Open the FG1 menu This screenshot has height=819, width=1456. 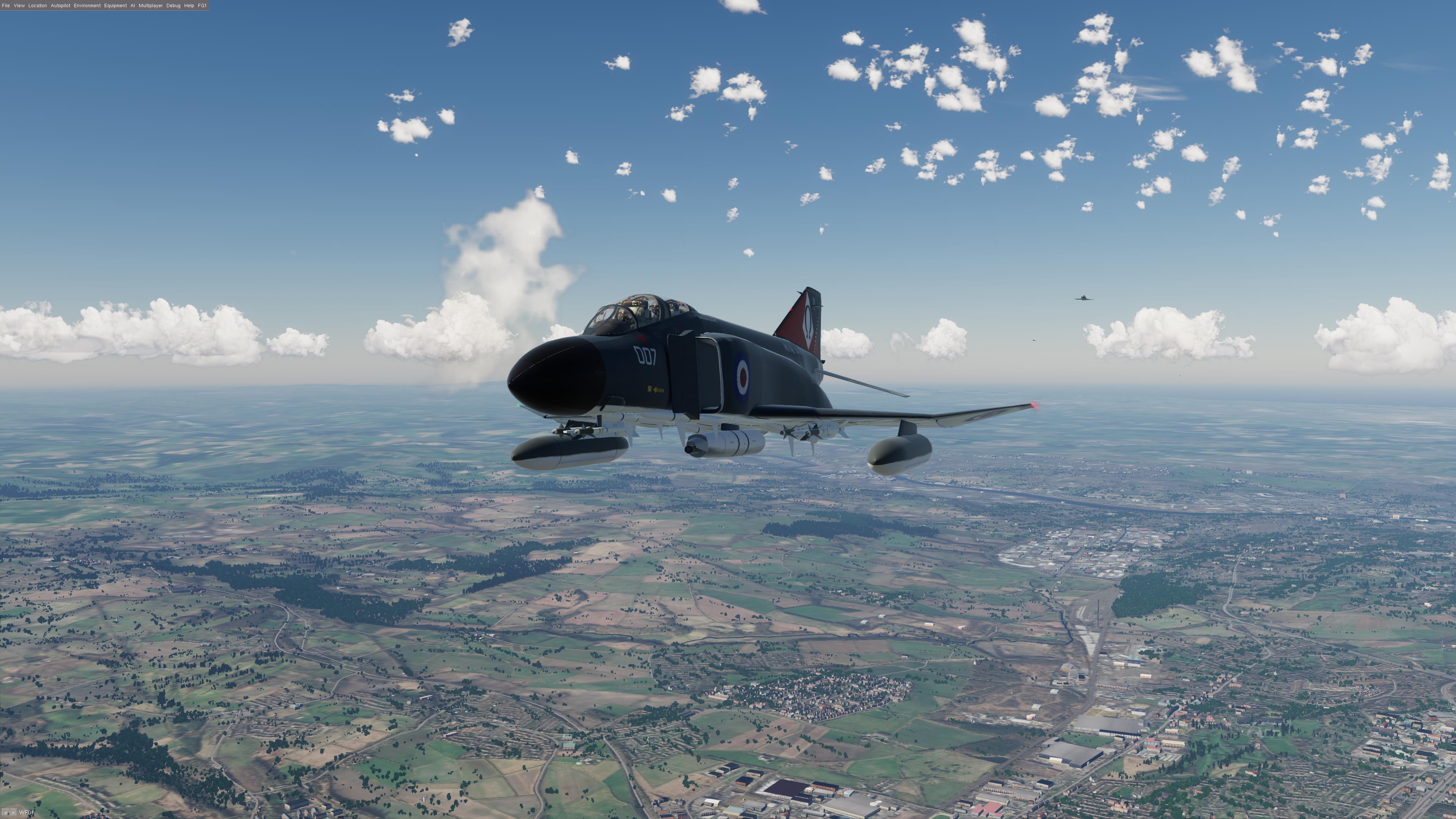(202, 6)
